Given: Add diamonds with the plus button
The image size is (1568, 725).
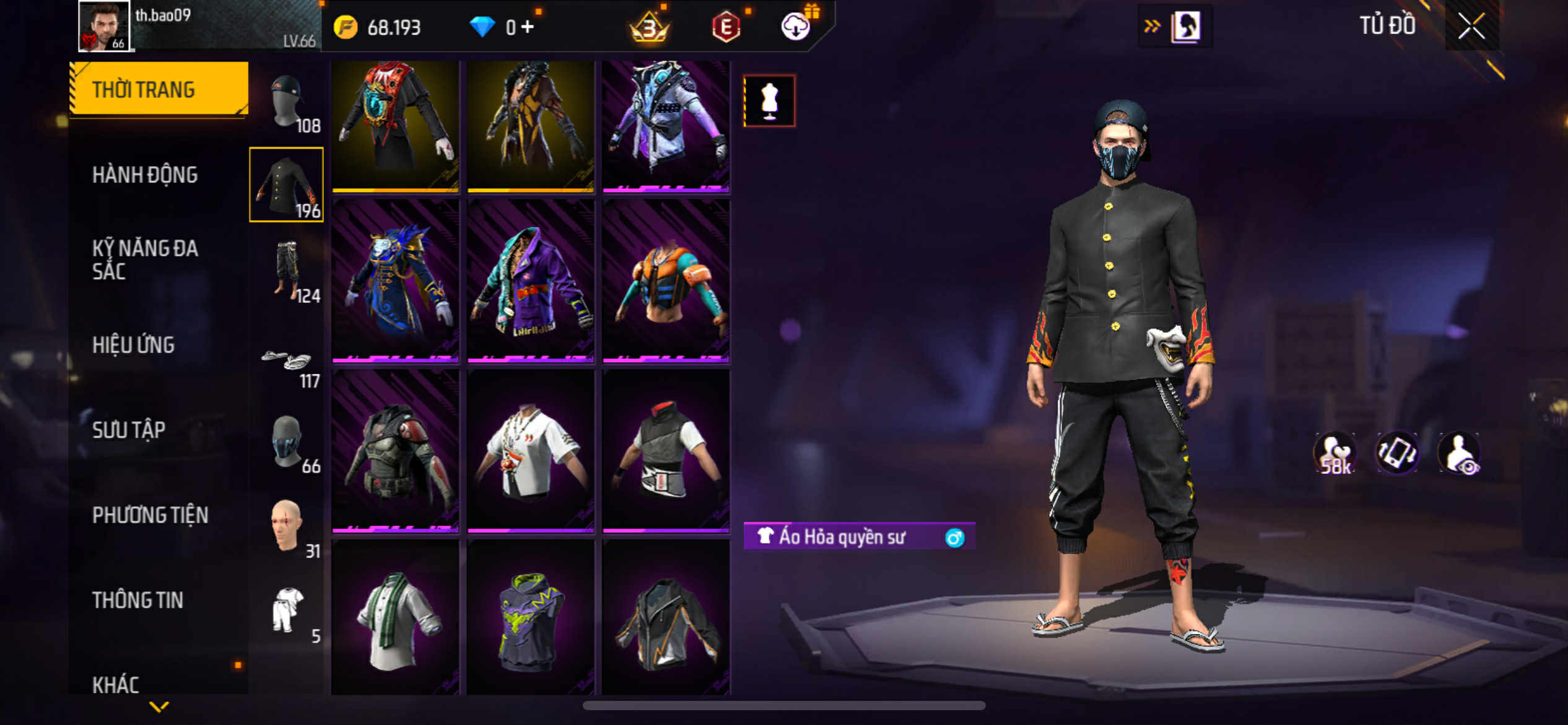Looking at the screenshot, I should (x=528, y=27).
